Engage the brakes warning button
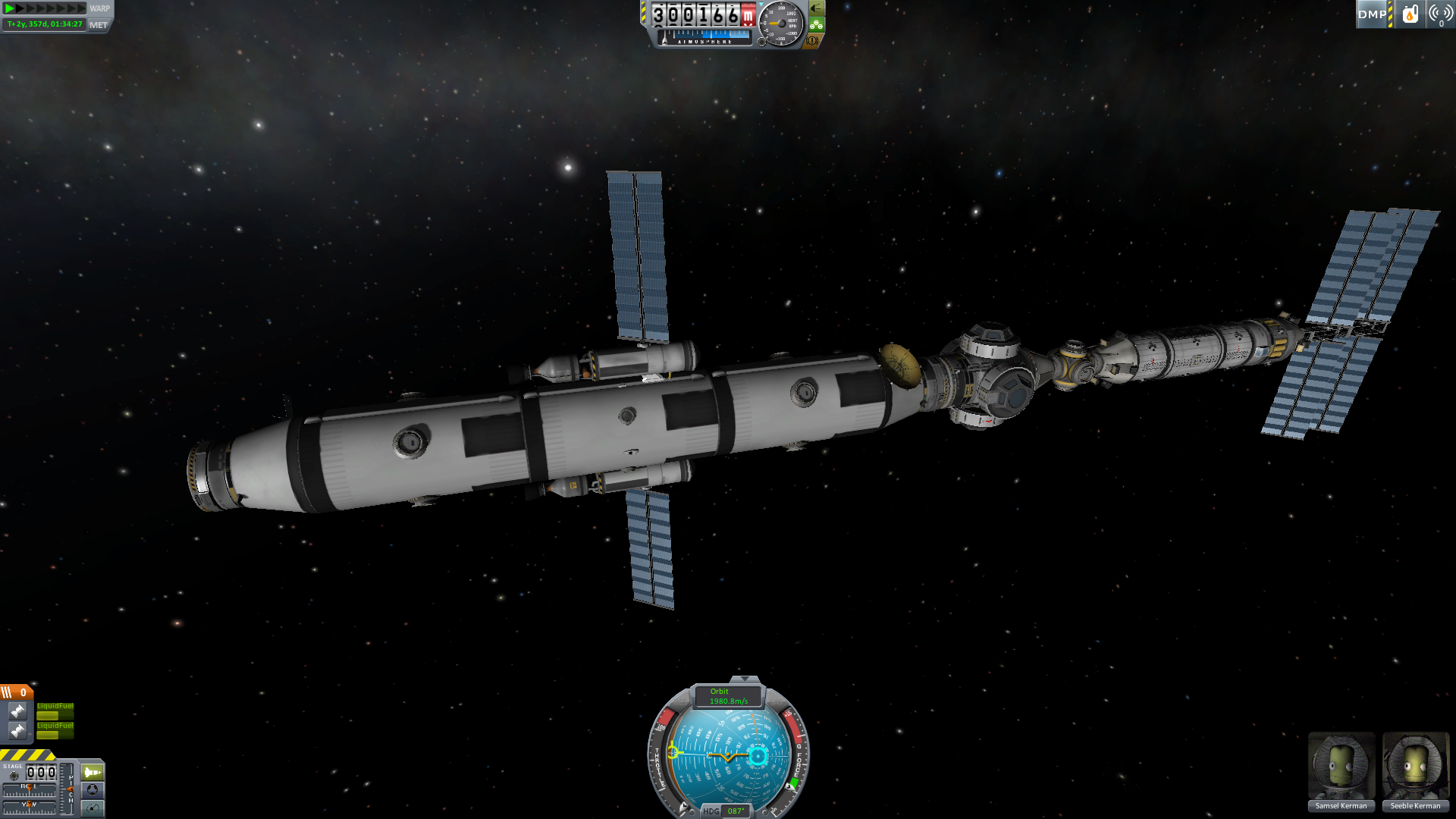The image size is (1456, 819). tap(812, 41)
